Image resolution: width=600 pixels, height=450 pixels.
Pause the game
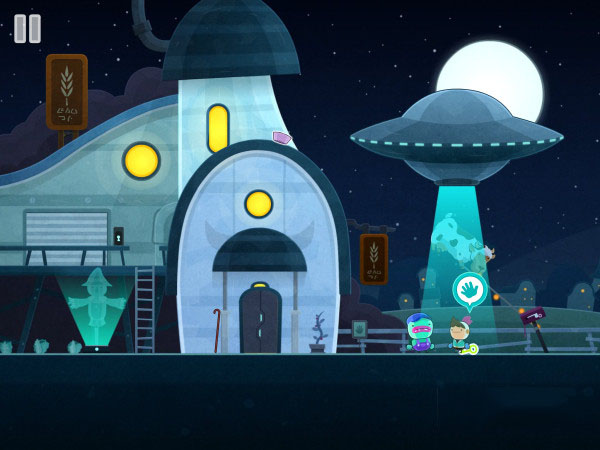click(x=27, y=28)
